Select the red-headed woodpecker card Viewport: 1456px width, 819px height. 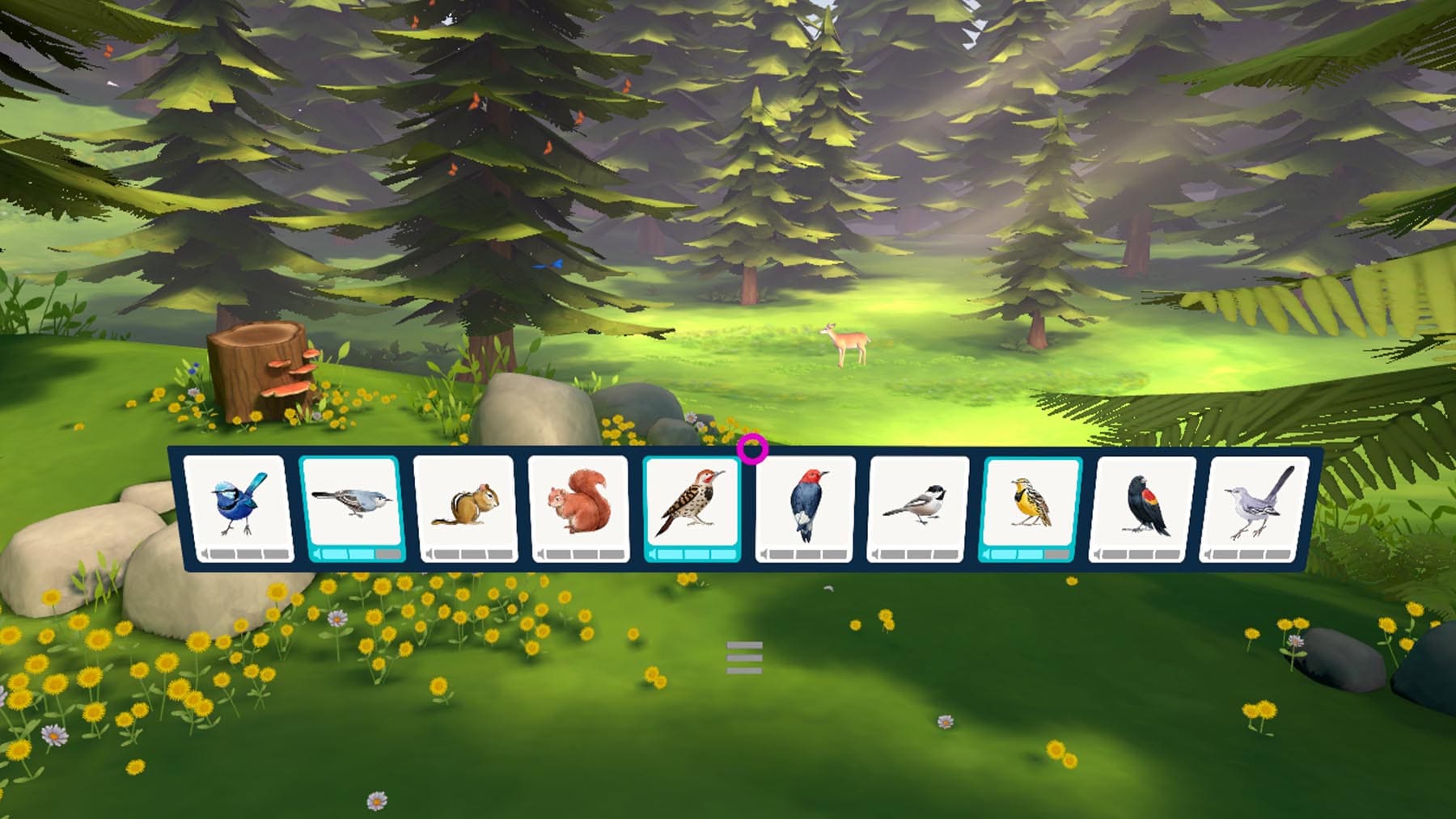pos(806,509)
